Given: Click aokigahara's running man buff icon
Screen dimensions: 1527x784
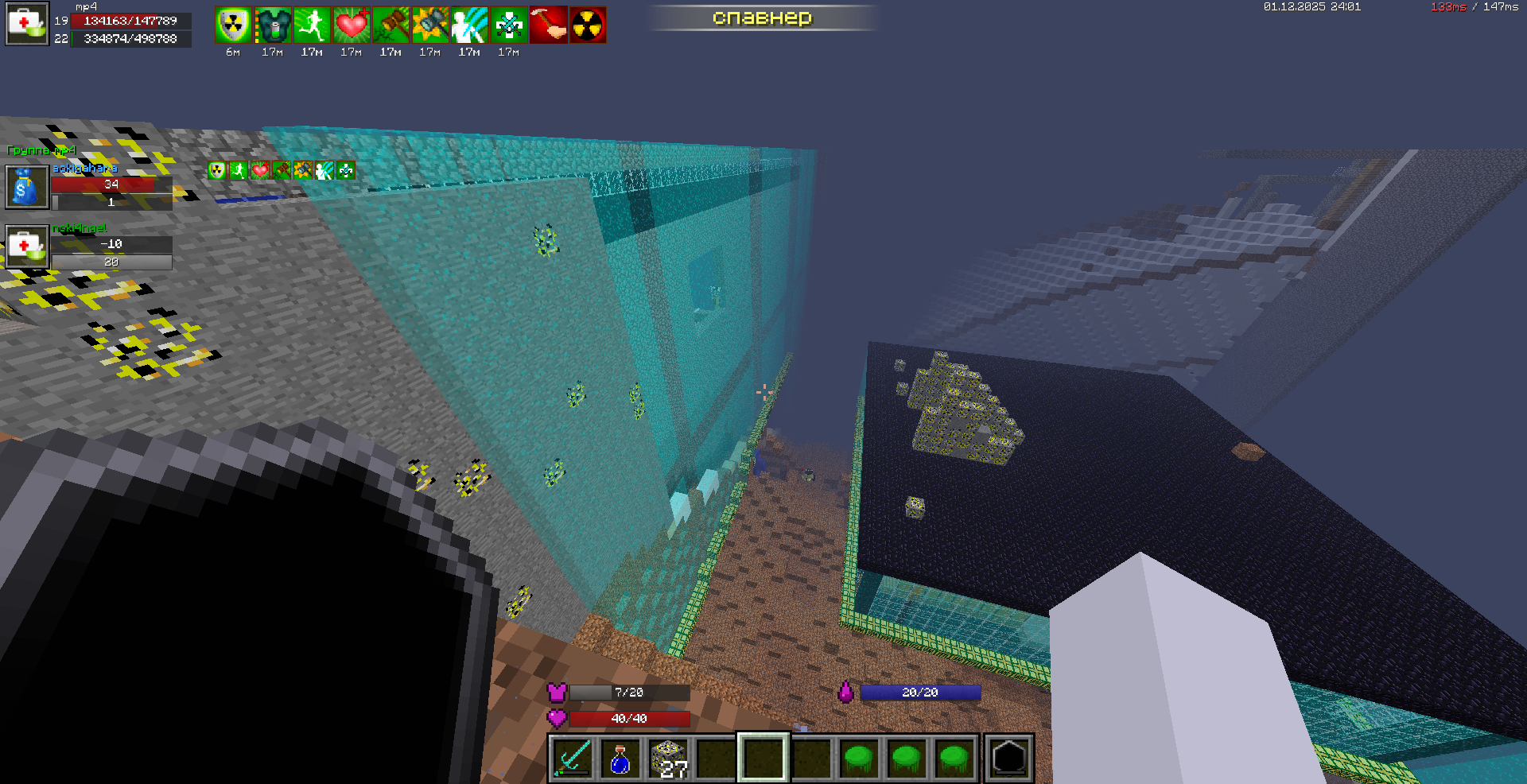Looking at the screenshot, I should [239, 170].
